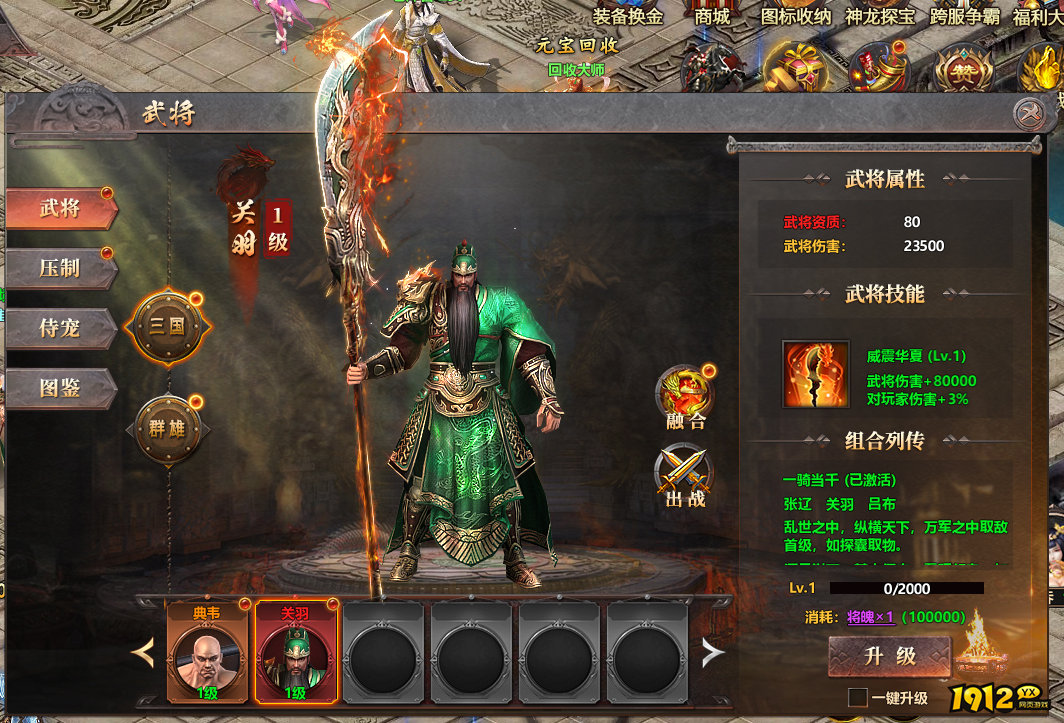Show previous generals with left arrow
1064x723 pixels.
[x=145, y=653]
